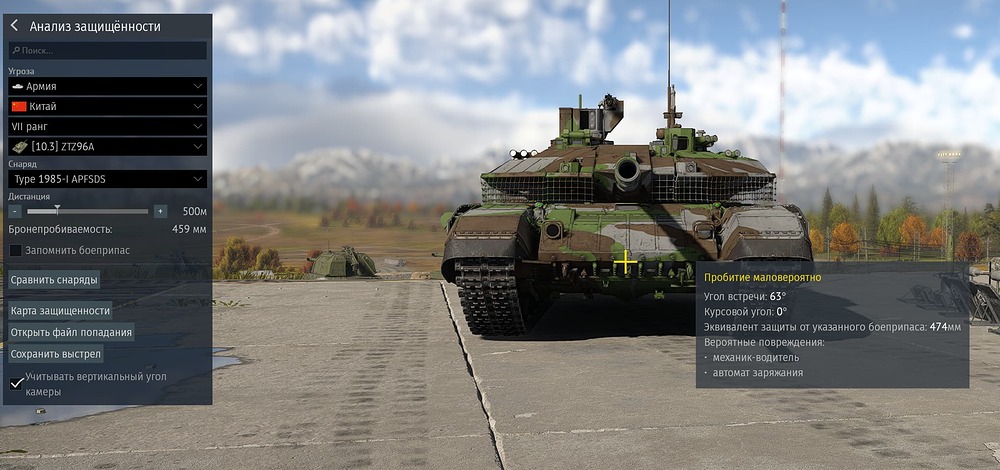This screenshot has width=1000, height=470.
Task: Click the distance slider track
Action: pyautogui.click(x=88, y=211)
